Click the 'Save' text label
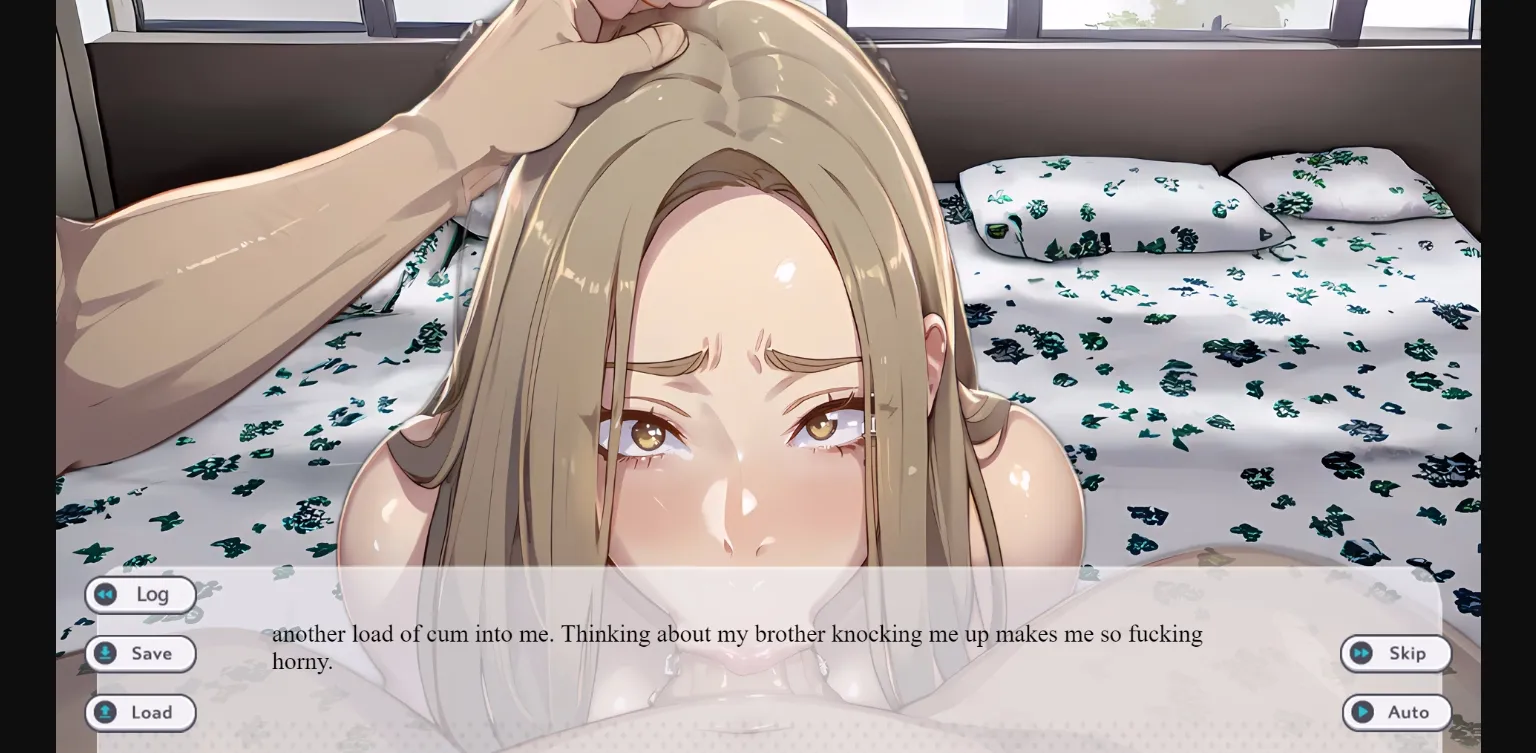Viewport: 1536px width, 753px height. pos(152,653)
